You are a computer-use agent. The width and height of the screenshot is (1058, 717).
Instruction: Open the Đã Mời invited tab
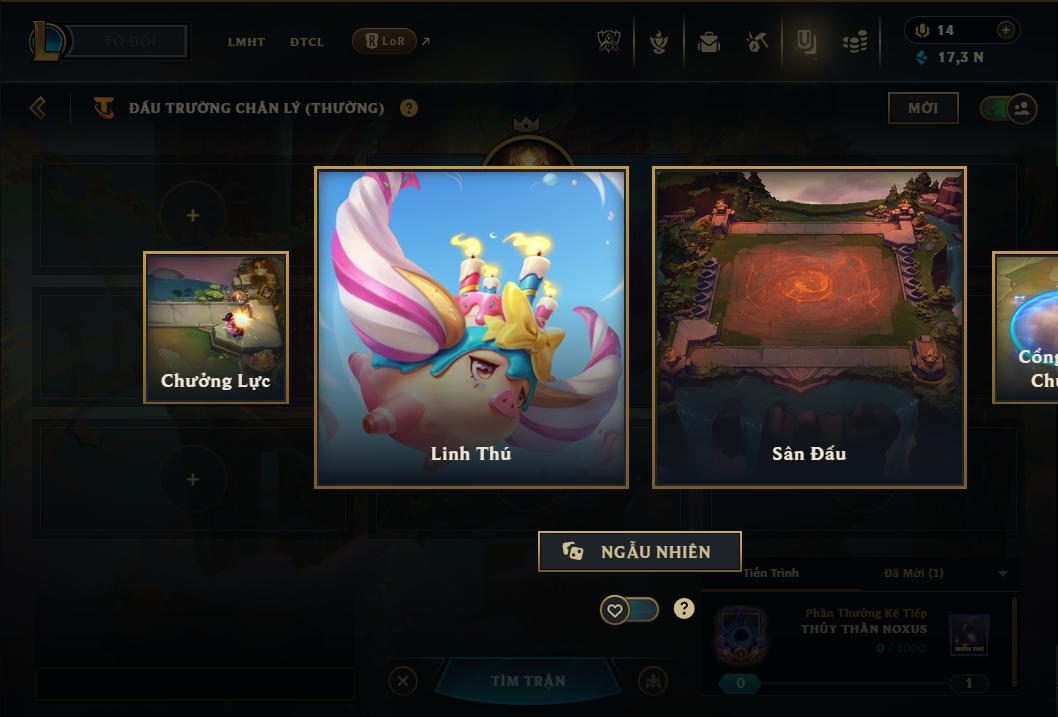click(x=914, y=573)
